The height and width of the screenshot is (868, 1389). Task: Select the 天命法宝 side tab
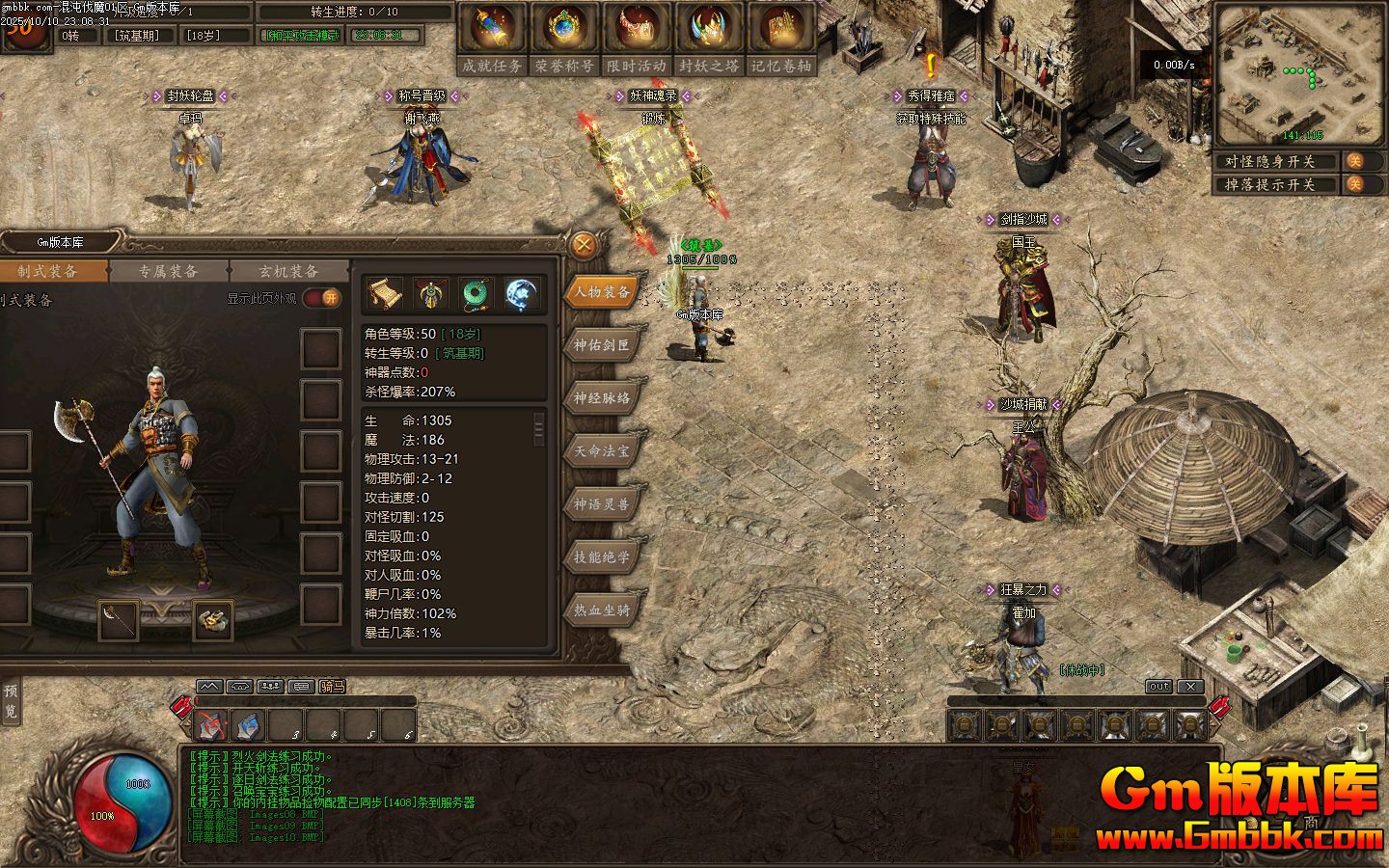[602, 450]
